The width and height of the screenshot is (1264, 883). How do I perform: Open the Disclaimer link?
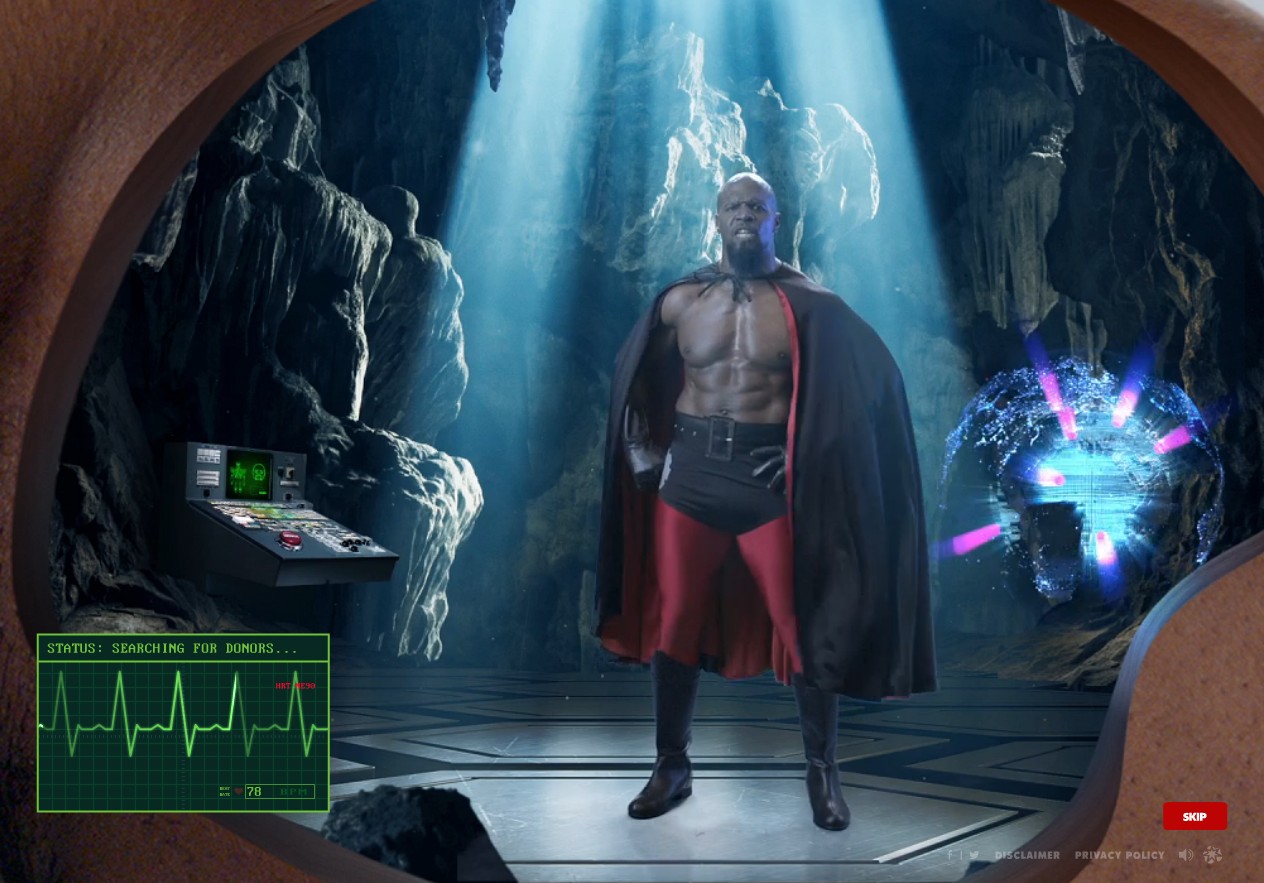coord(1027,855)
